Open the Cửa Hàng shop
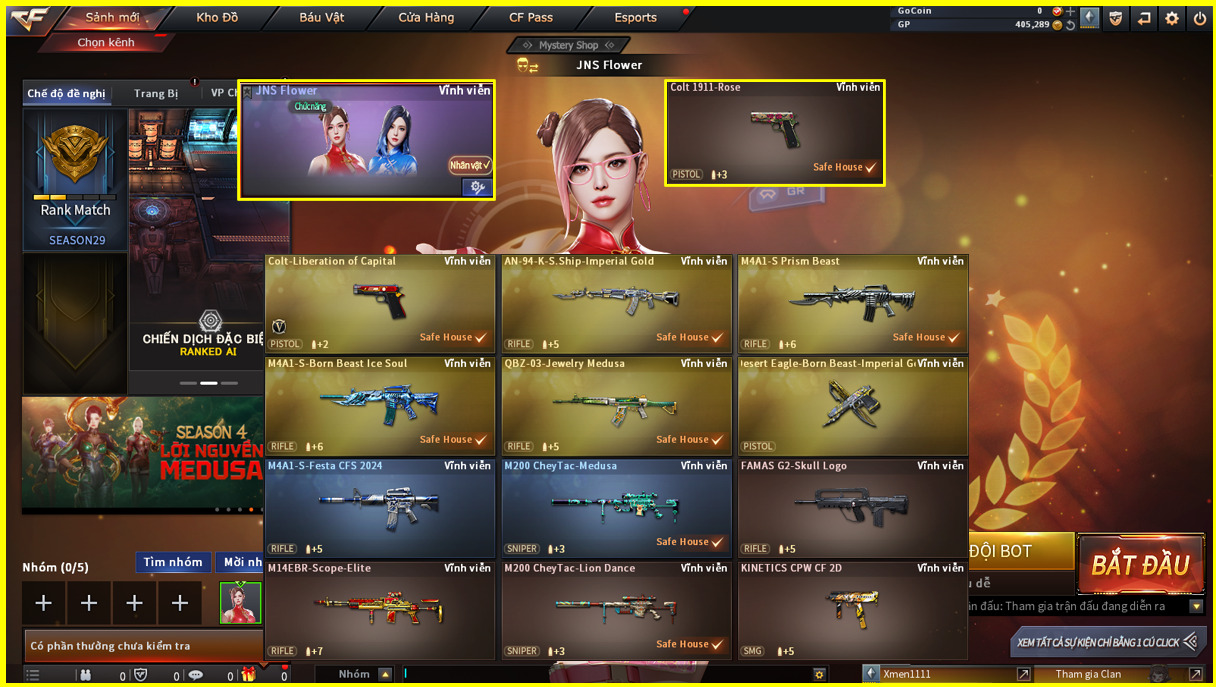The height and width of the screenshot is (687, 1216). click(x=426, y=18)
